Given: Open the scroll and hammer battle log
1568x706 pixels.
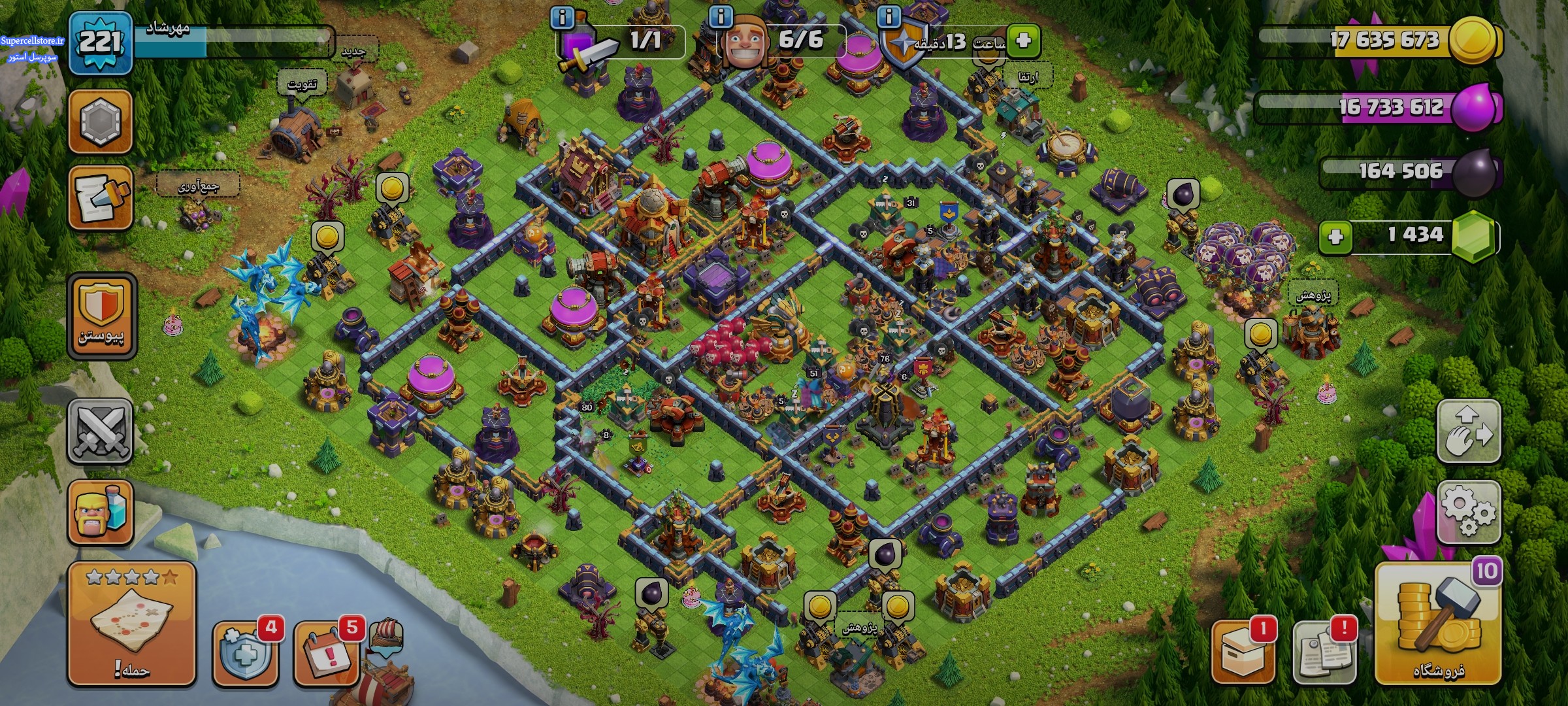Looking at the screenshot, I should point(100,197).
